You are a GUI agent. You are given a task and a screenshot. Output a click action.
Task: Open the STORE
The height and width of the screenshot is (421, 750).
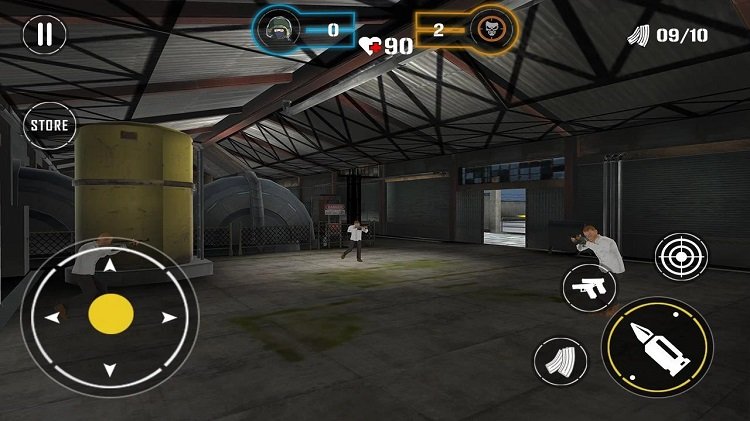coord(49,126)
